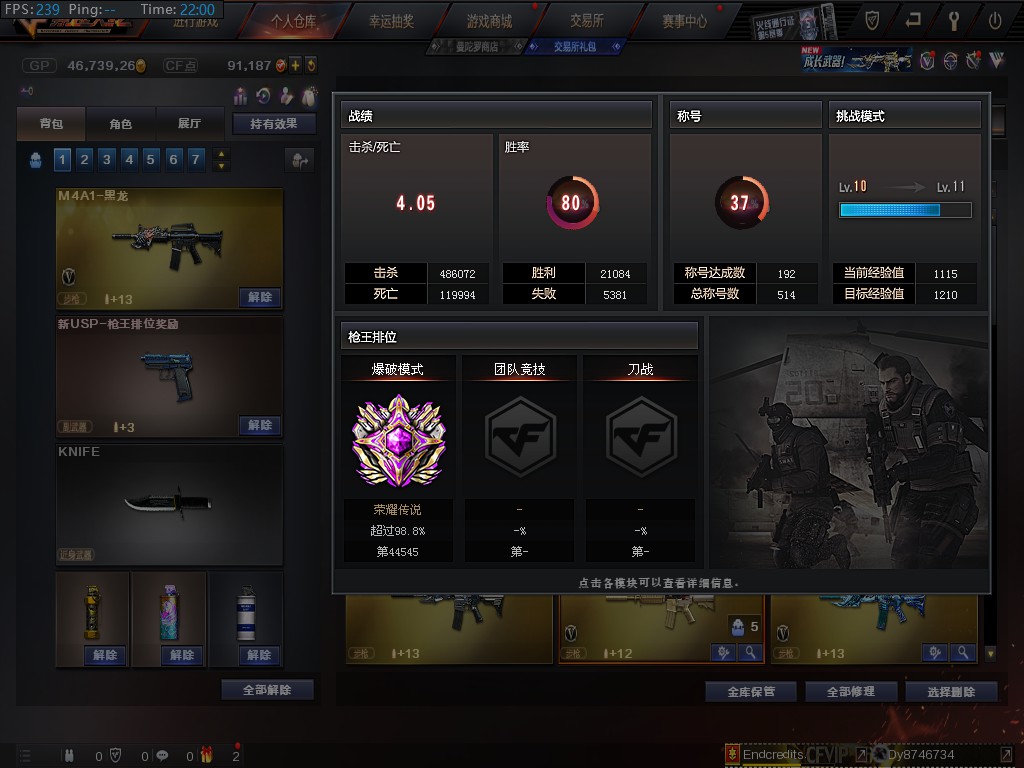
Task: Repair all weapons with 全部修理
Action: pos(850,691)
